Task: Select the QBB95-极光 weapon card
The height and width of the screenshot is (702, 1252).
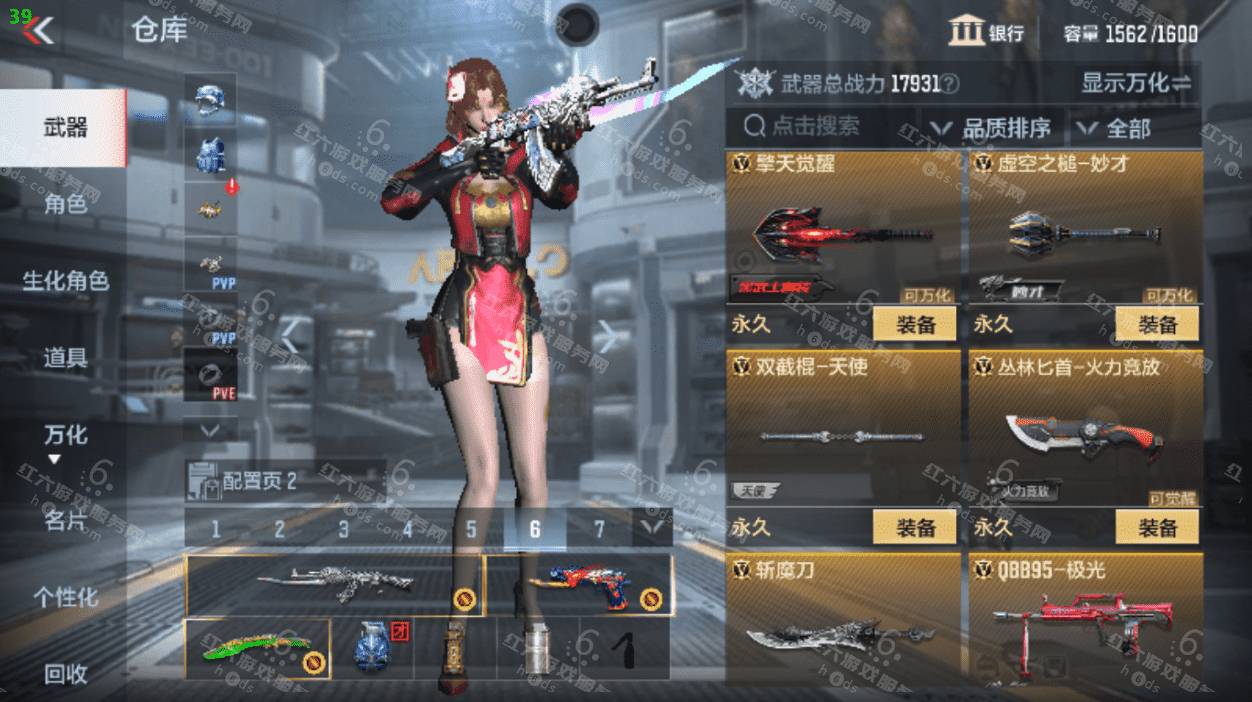Action: tap(1084, 627)
